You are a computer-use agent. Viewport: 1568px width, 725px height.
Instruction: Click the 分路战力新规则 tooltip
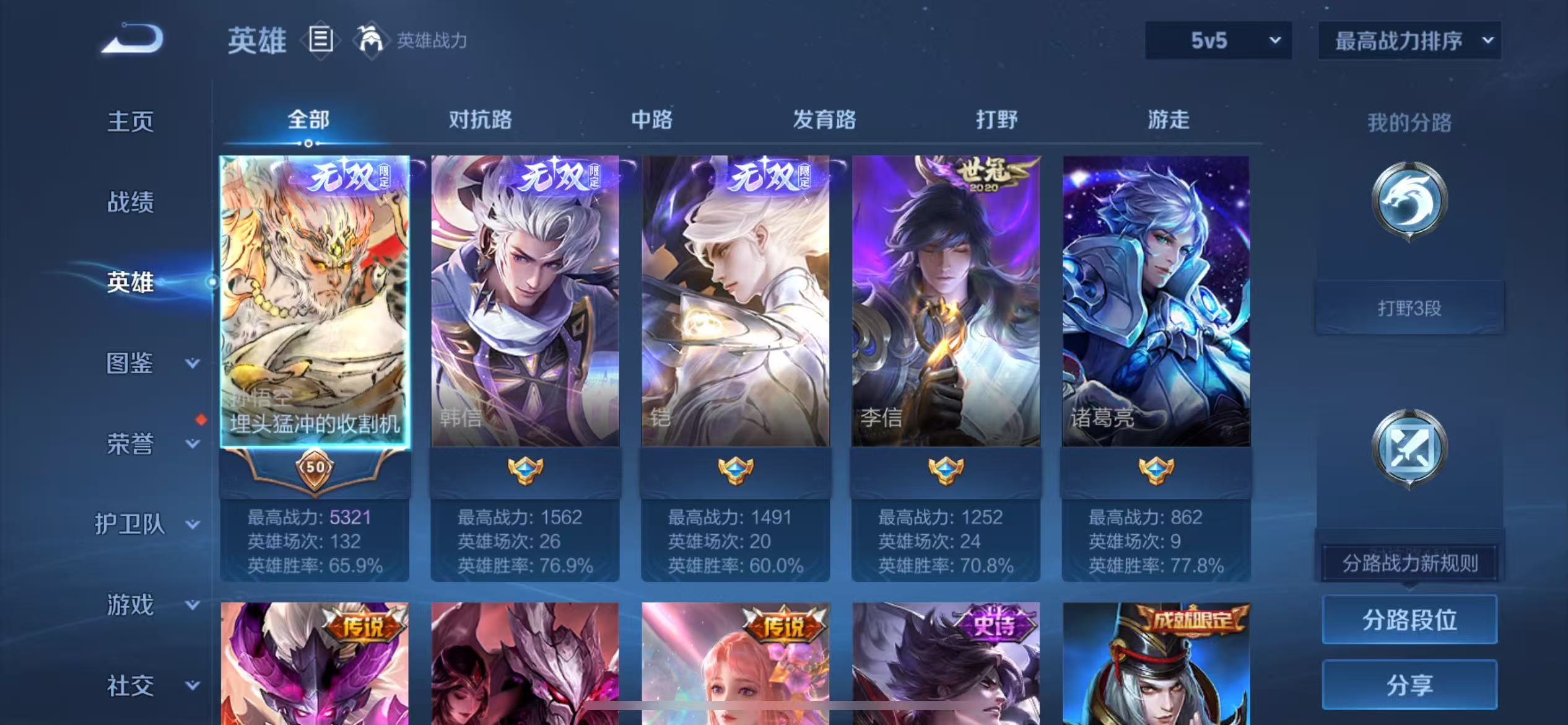1410,564
